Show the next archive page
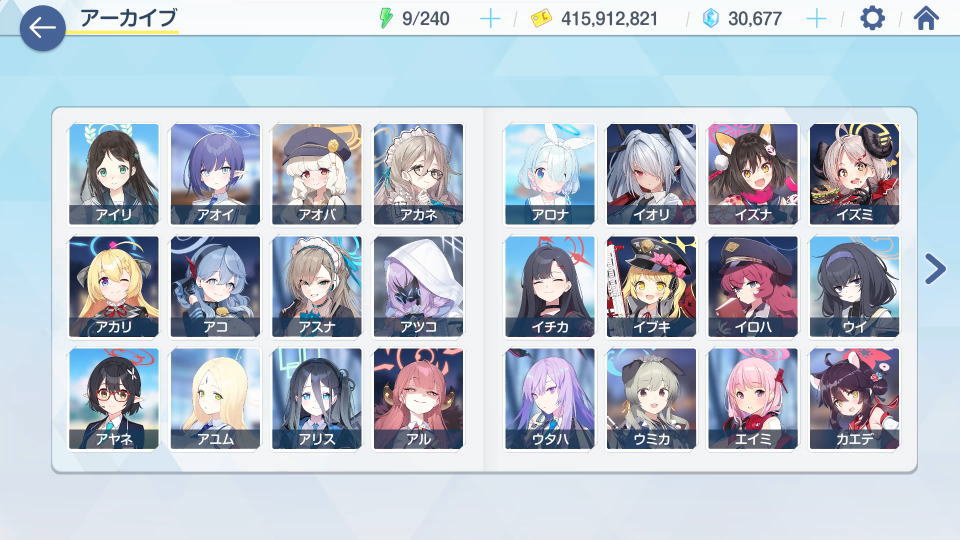 pyautogui.click(x=935, y=268)
